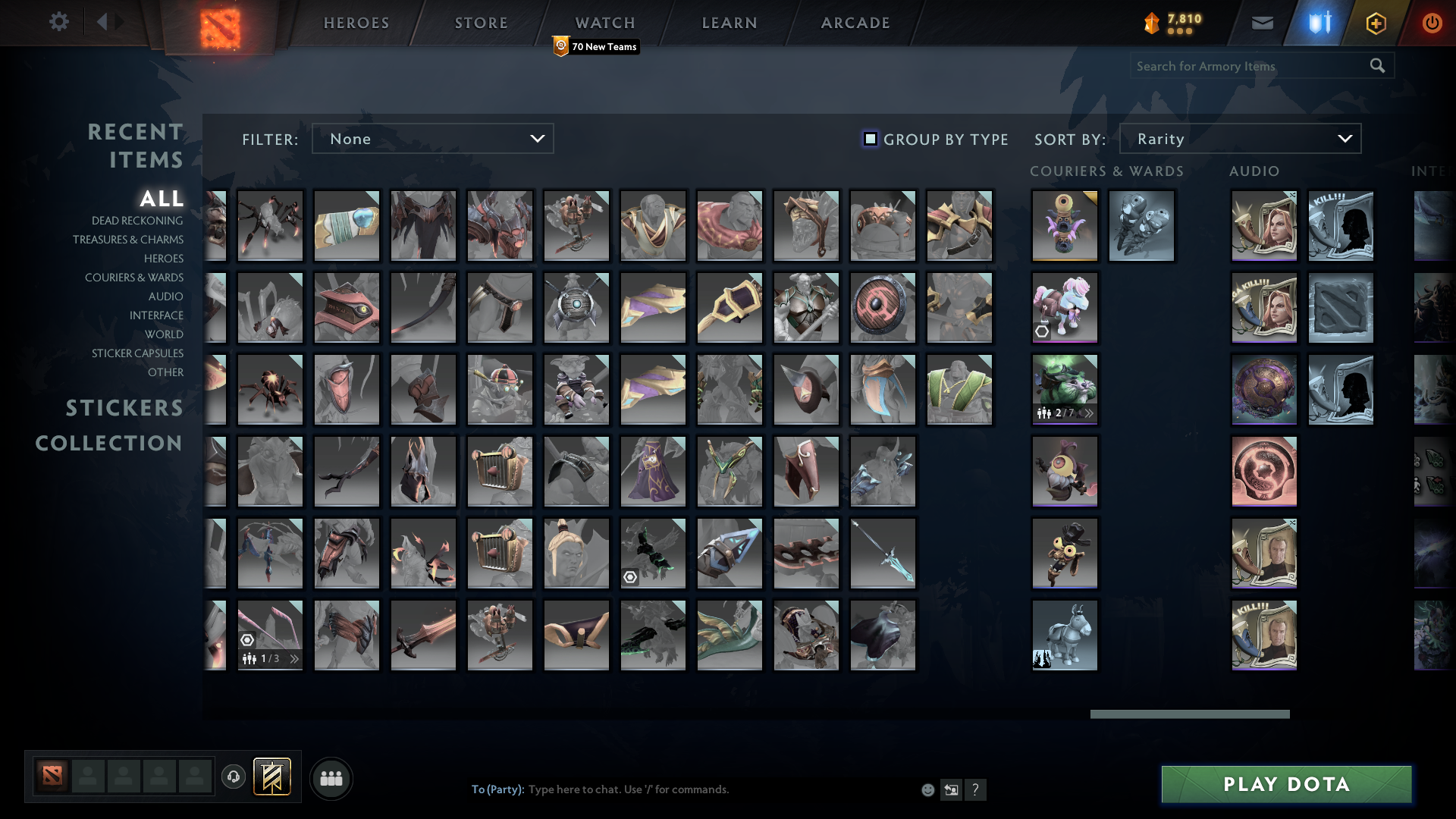Click the dots grid icon near party bar
The image size is (1456, 819).
[x=331, y=777]
